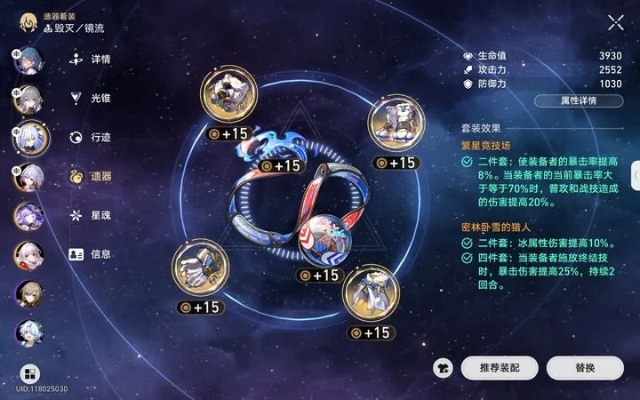Click the 推荐装配 recommended loadout button
The width and height of the screenshot is (640, 400).
click(499, 368)
